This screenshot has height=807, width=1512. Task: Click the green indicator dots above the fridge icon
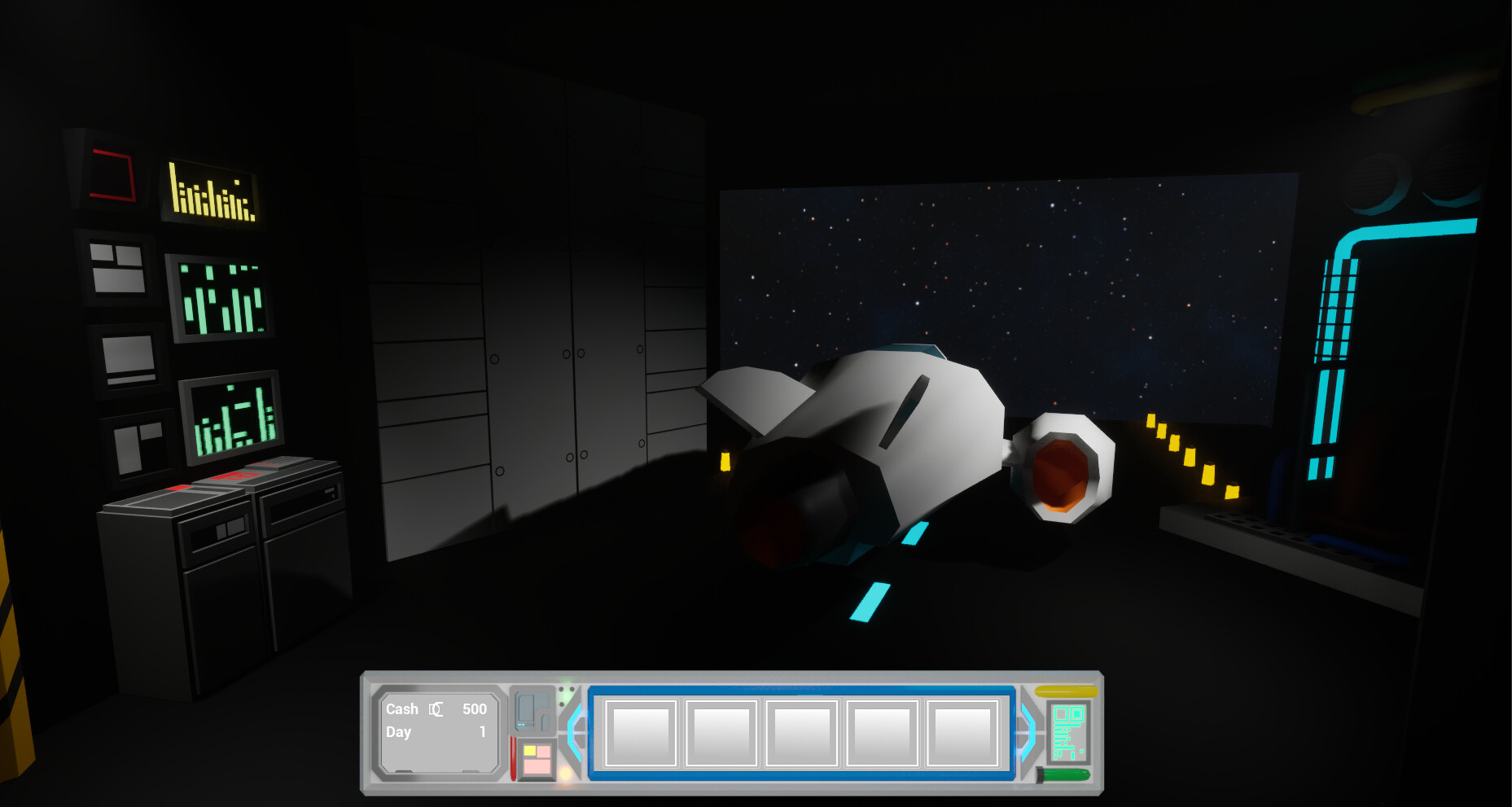566,695
